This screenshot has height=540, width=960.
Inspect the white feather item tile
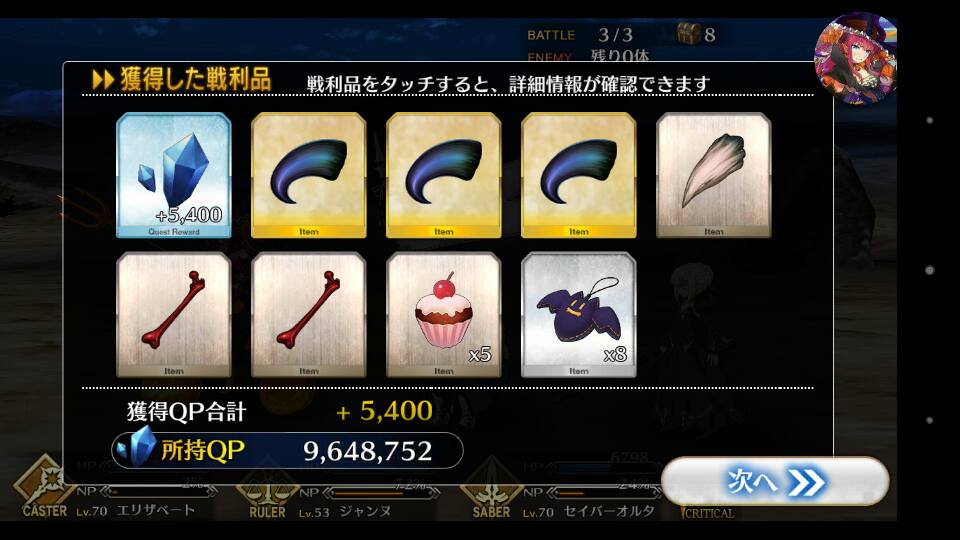pos(713,175)
